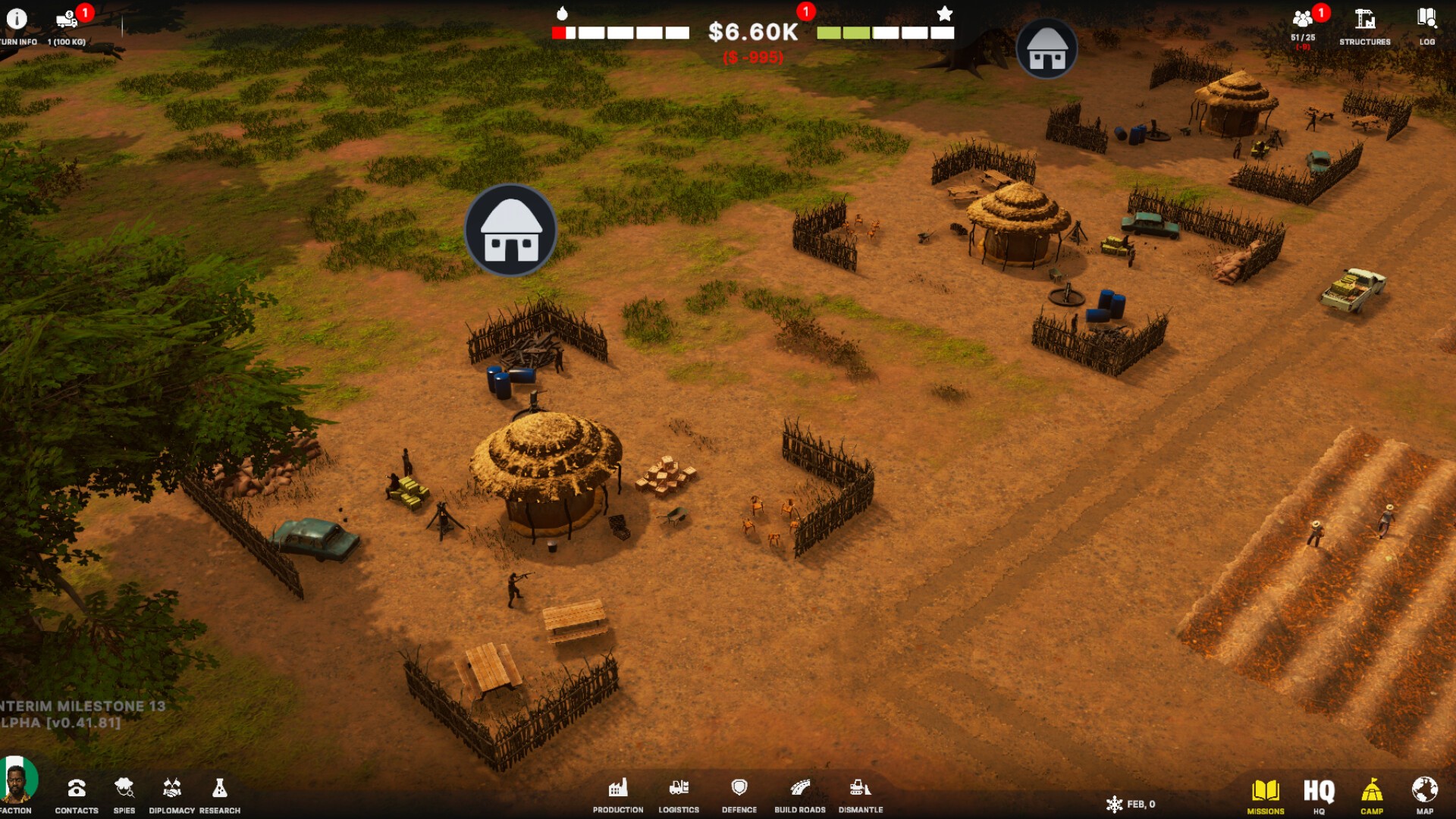The width and height of the screenshot is (1456, 819).
Task: Open the Contacts phone menu
Action: click(77, 789)
